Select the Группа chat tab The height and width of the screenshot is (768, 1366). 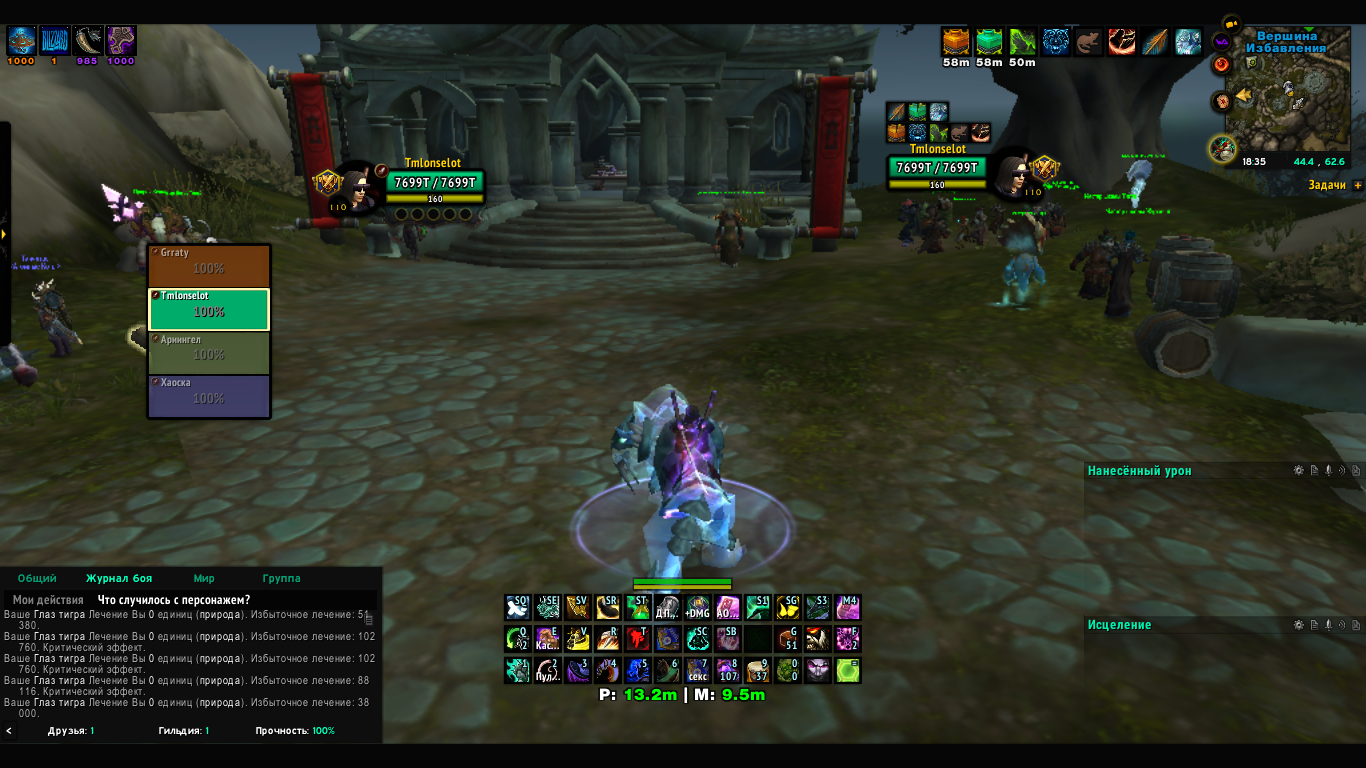tap(281, 579)
